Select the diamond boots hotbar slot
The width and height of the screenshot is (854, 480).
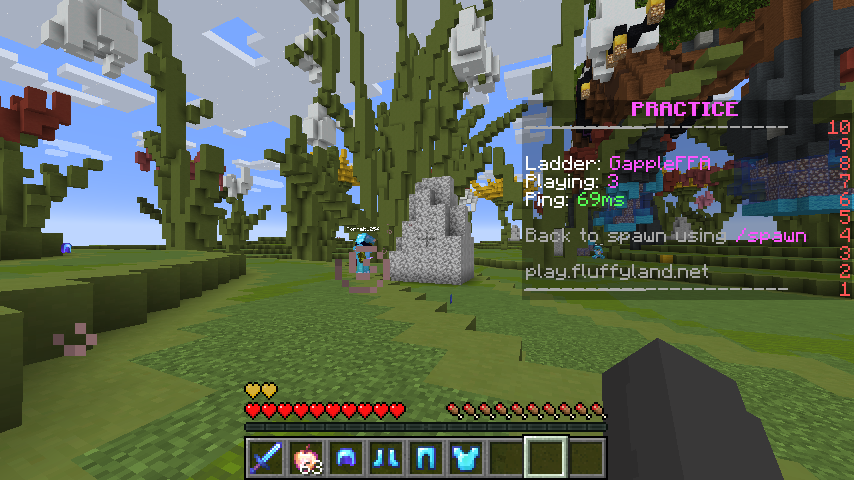(385, 457)
